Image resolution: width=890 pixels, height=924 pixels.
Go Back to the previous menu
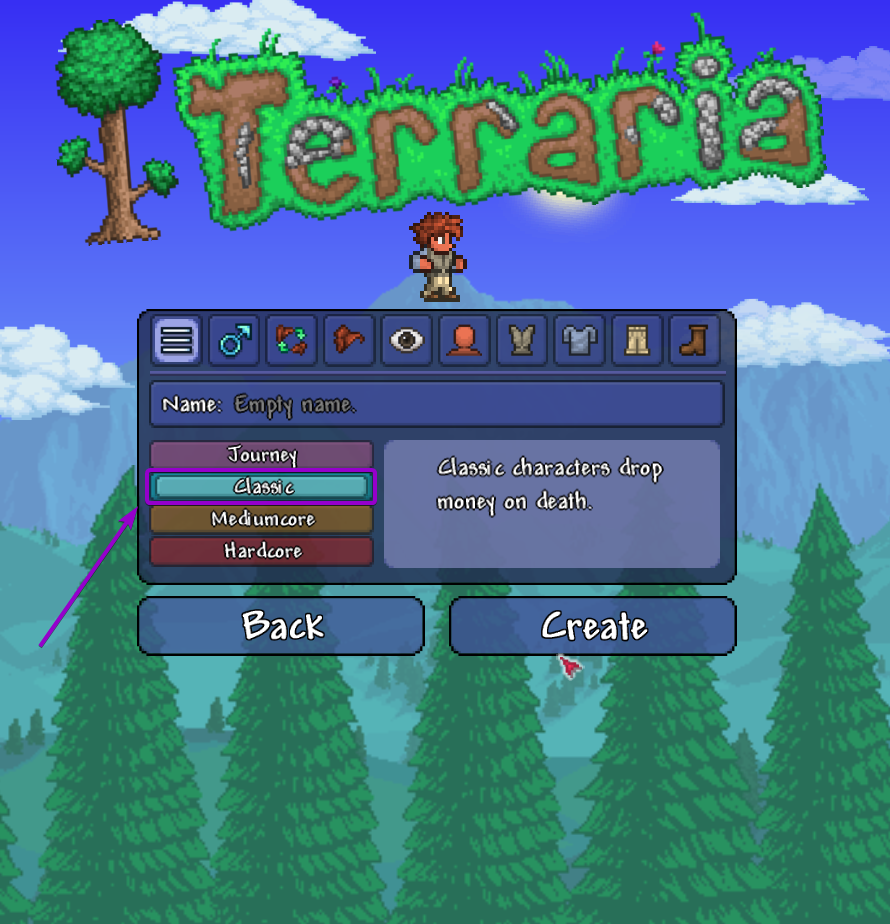point(281,626)
